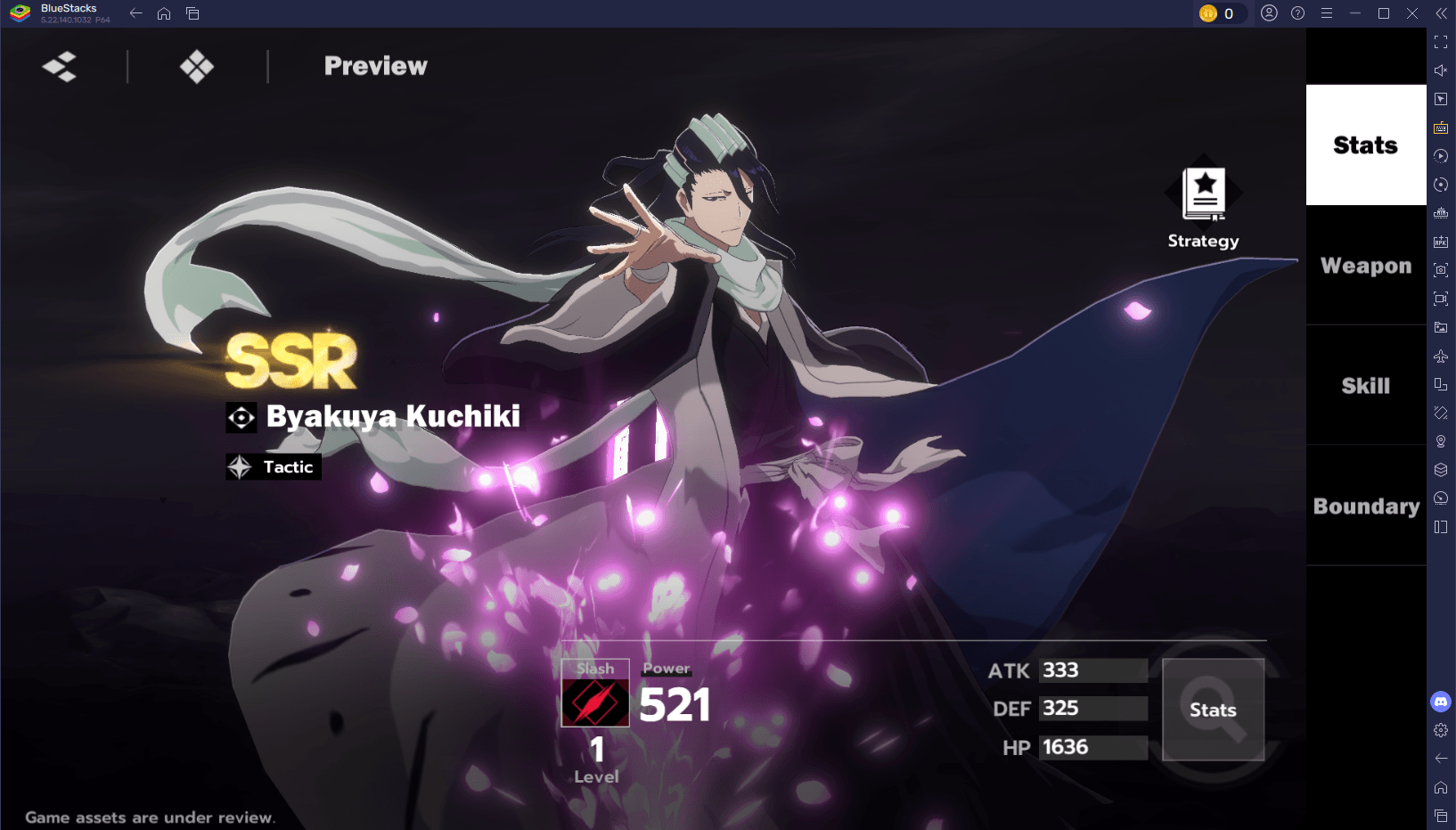Screen dimensions: 1456x830
Task: Click the HP value field showing 1636
Action: click(1093, 748)
